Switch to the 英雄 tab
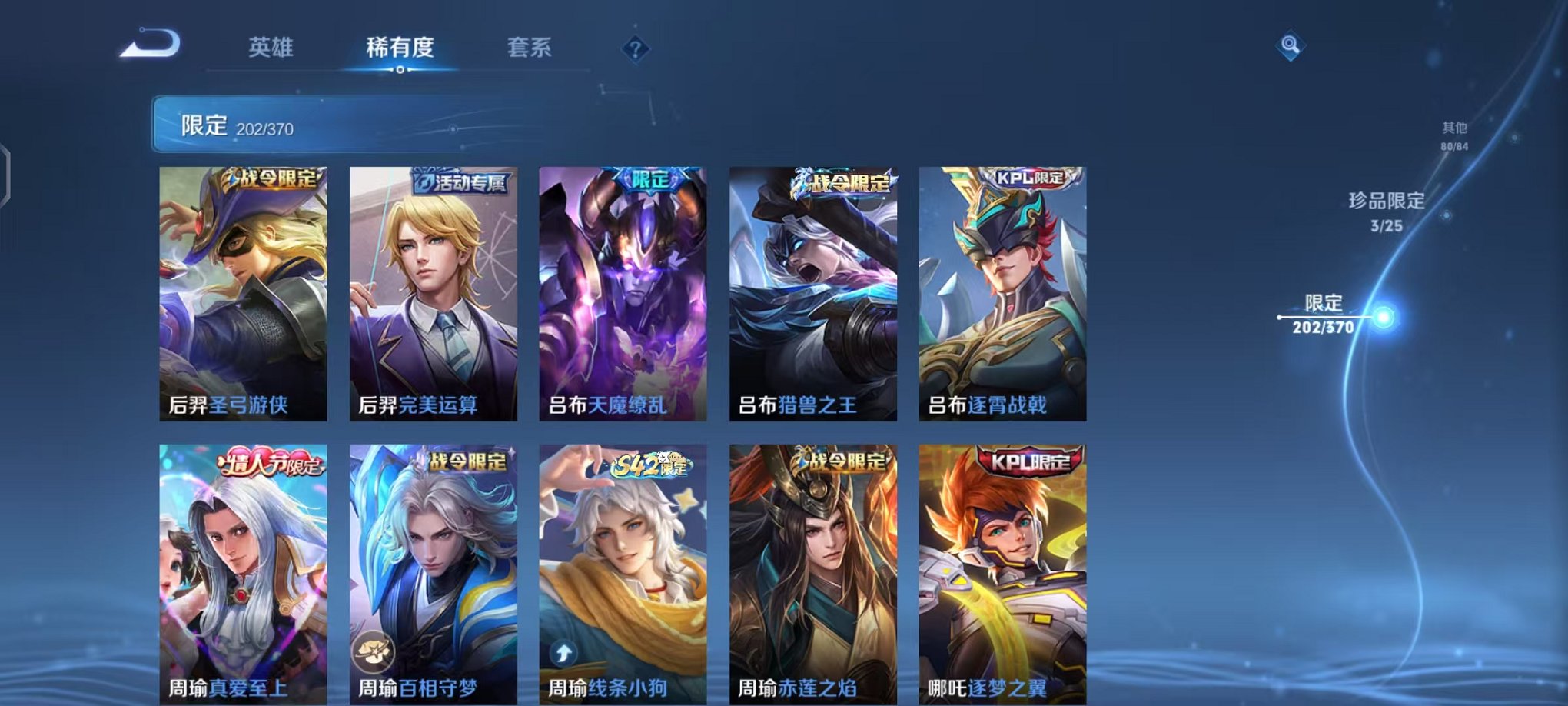The image size is (1568, 706). point(271,48)
